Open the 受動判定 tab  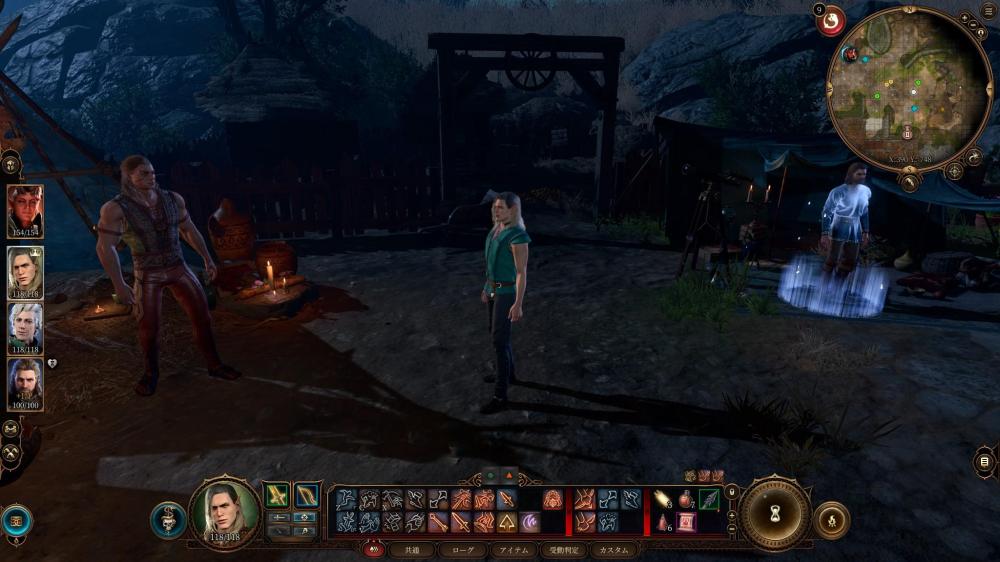(564, 550)
